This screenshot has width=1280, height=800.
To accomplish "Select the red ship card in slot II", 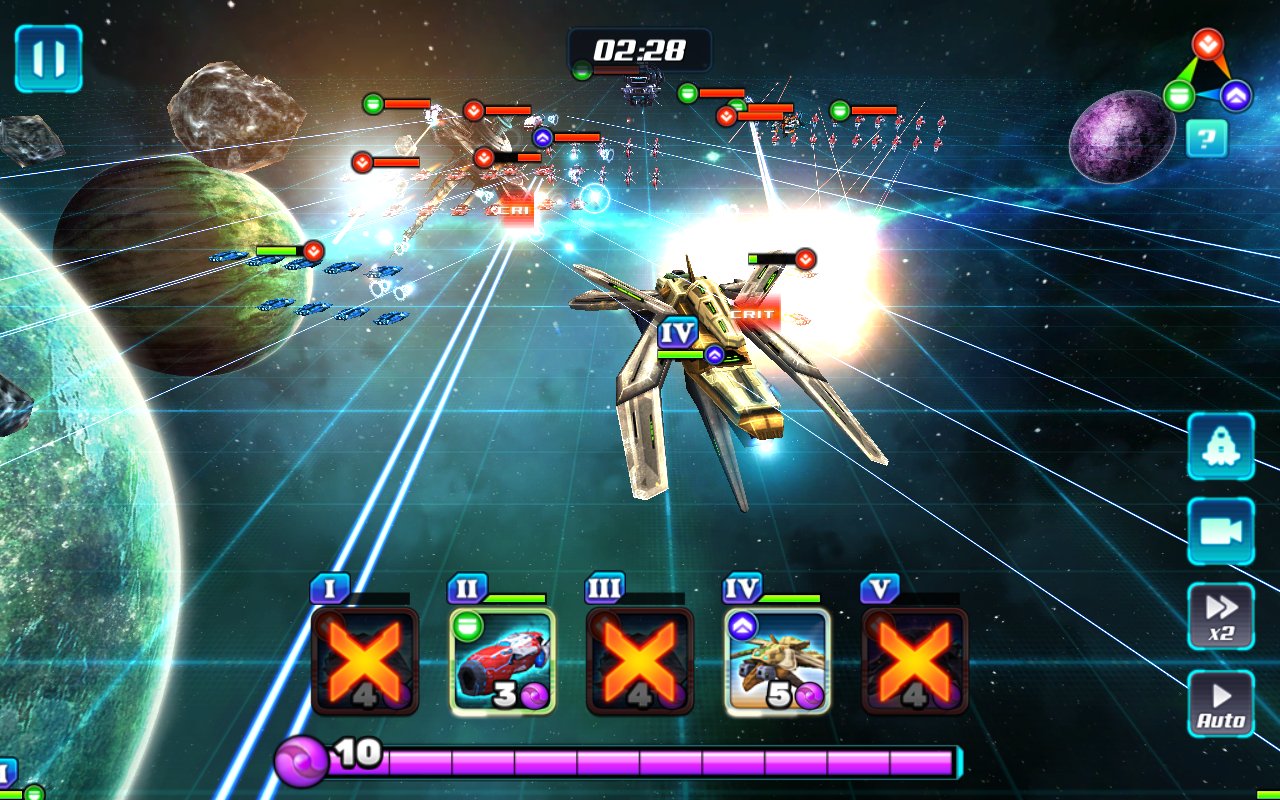I will pos(502,661).
